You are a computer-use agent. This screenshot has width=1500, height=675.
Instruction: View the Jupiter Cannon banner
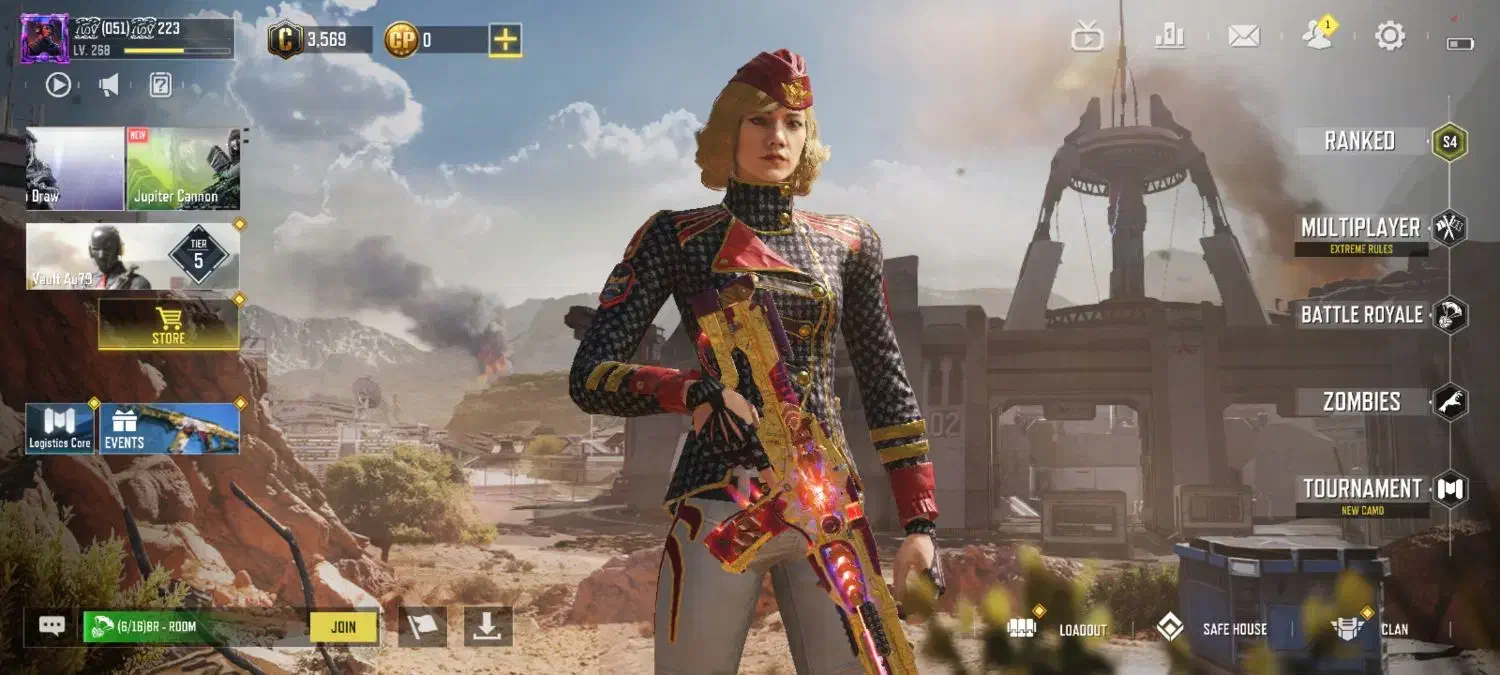pos(183,168)
